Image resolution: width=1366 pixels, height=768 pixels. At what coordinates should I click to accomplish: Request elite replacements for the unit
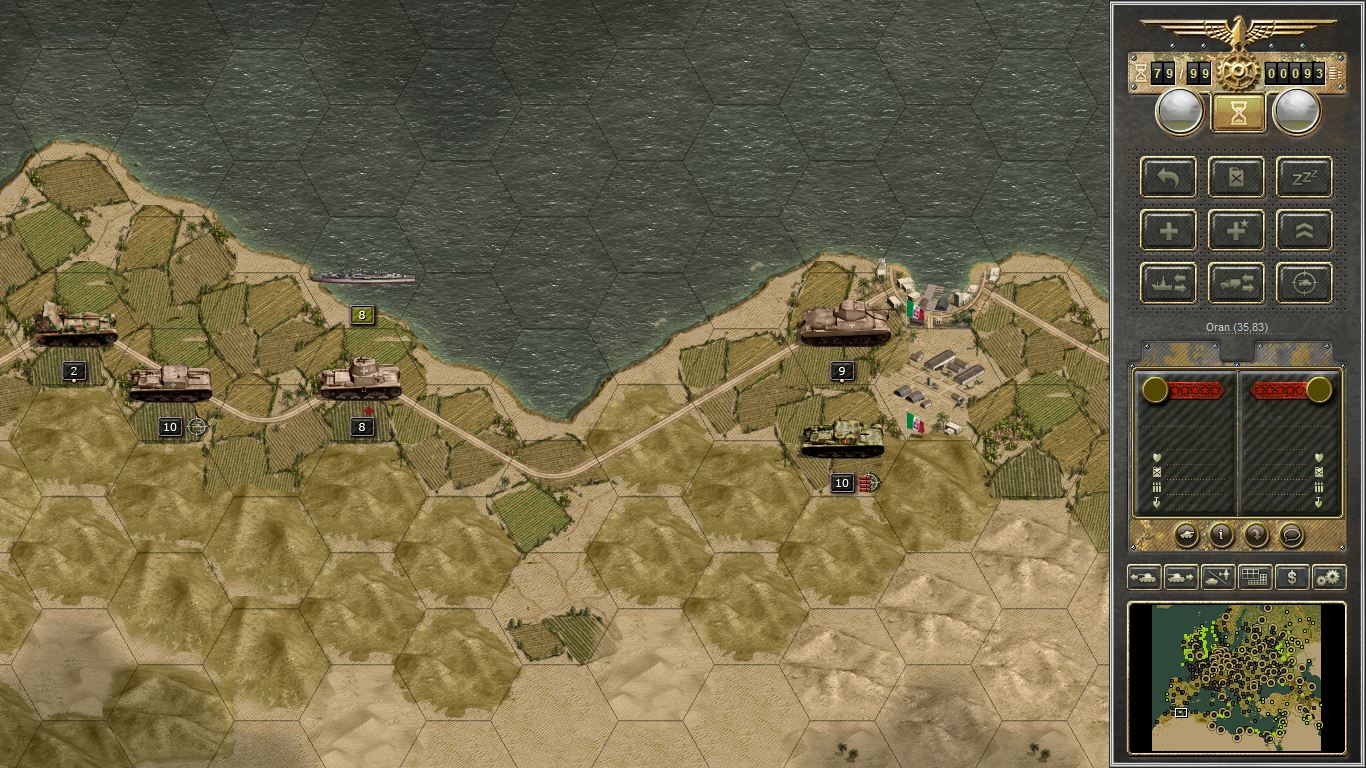click(1236, 230)
